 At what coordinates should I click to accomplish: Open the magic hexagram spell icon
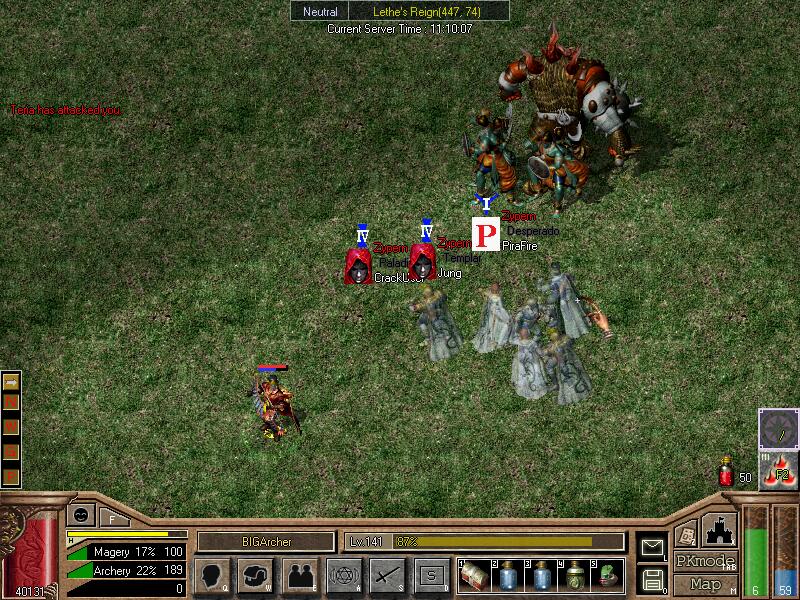343,575
